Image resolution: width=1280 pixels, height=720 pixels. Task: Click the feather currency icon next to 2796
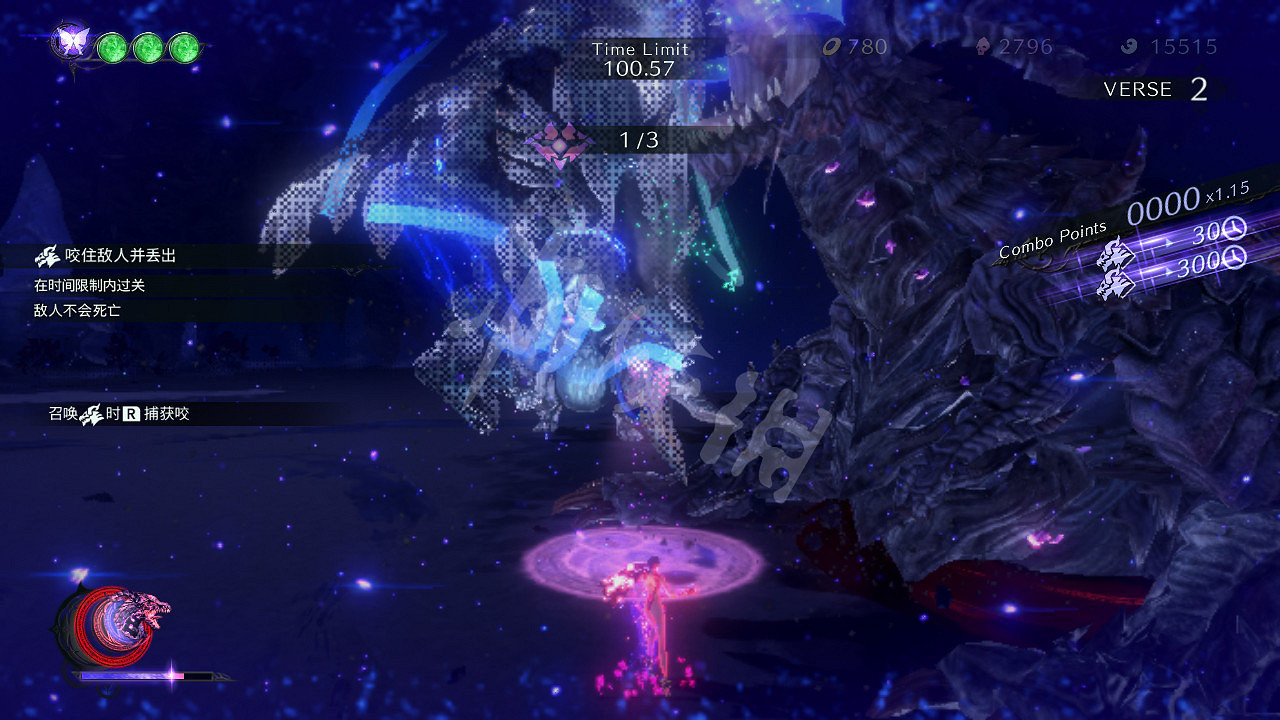[985, 46]
